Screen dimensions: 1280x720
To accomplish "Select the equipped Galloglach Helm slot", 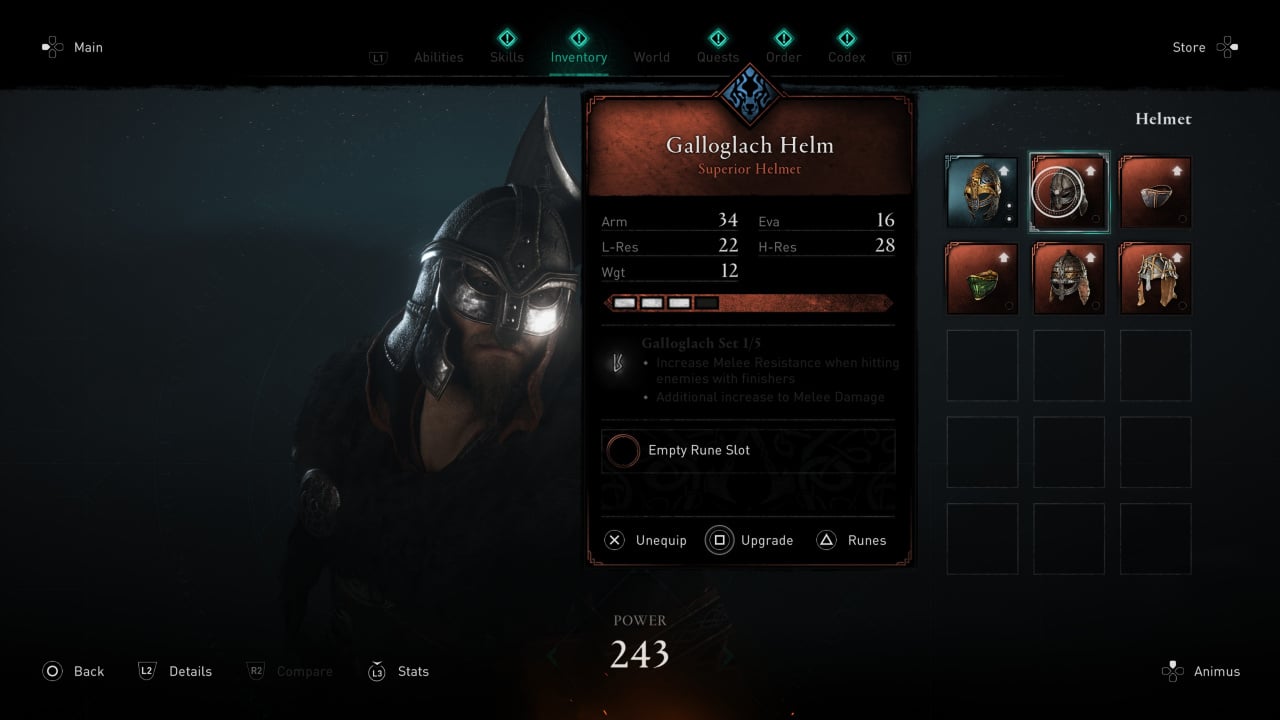I will (1069, 192).
